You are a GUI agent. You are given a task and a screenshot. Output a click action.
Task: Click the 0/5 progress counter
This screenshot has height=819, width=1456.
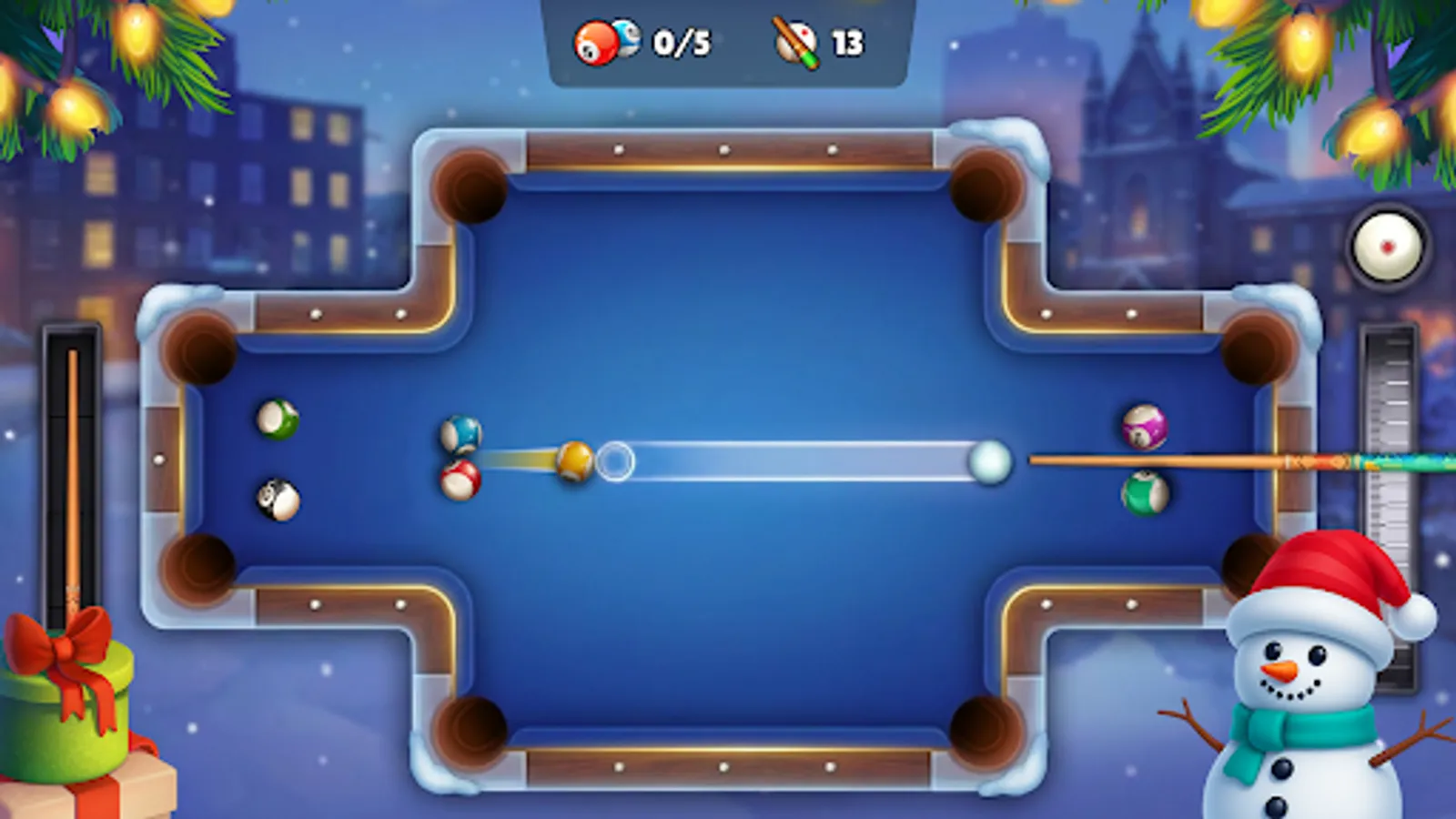pyautogui.click(x=680, y=41)
